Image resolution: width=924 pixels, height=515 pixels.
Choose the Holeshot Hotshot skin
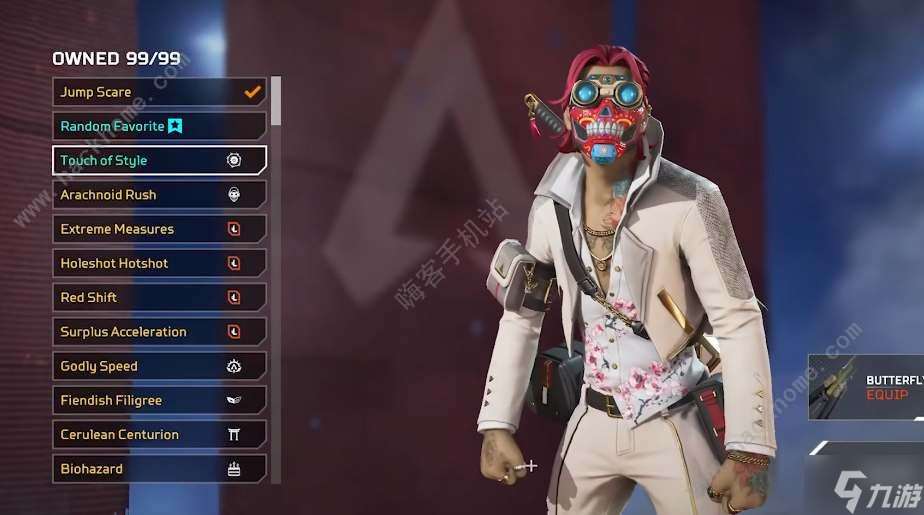(159, 263)
